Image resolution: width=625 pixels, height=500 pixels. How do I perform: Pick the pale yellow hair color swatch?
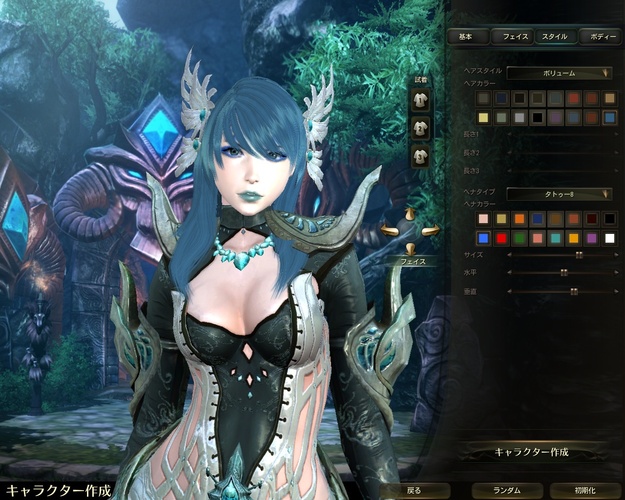click(484, 117)
